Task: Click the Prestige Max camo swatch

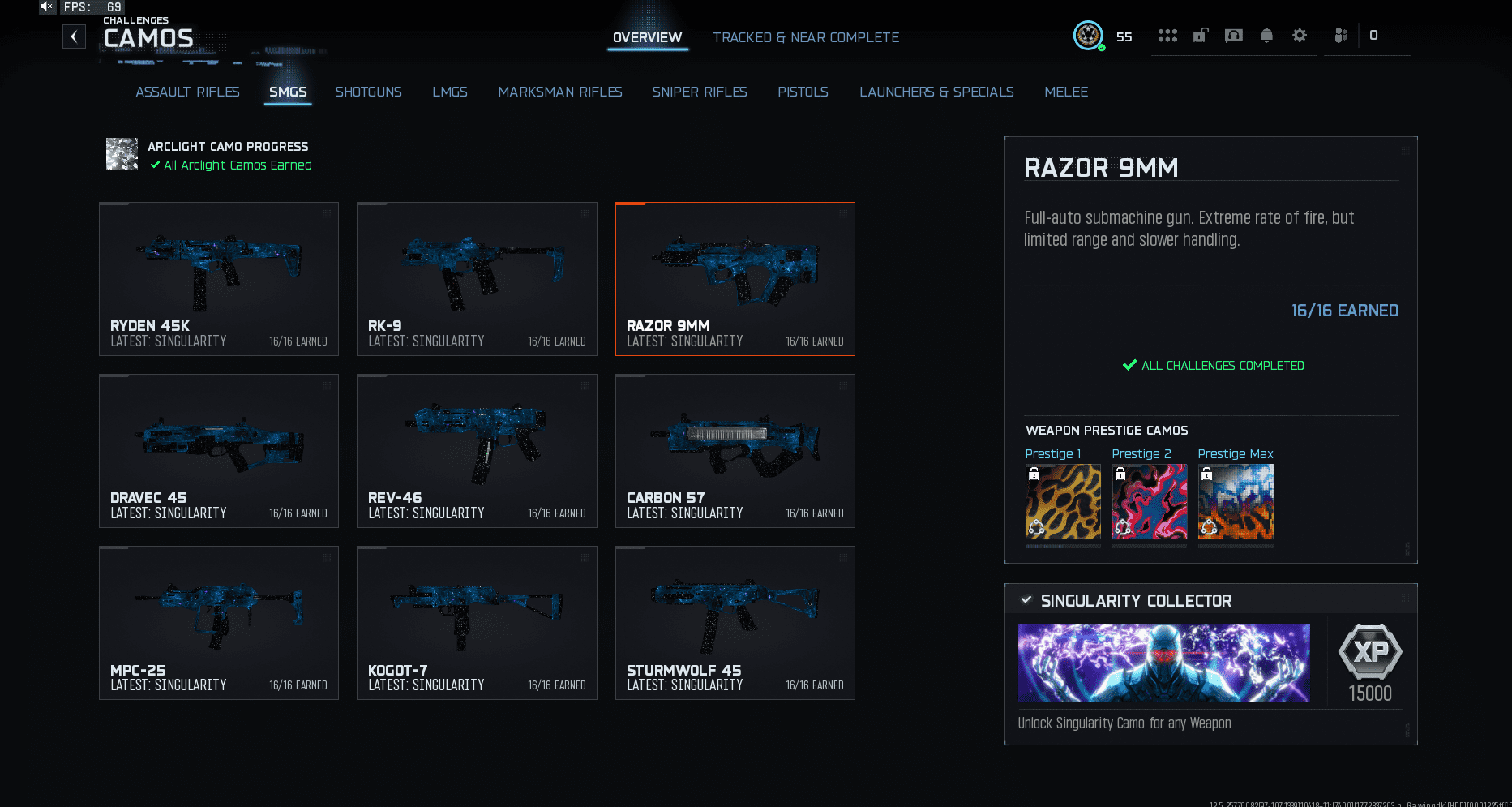Action: pyautogui.click(x=1235, y=501)
